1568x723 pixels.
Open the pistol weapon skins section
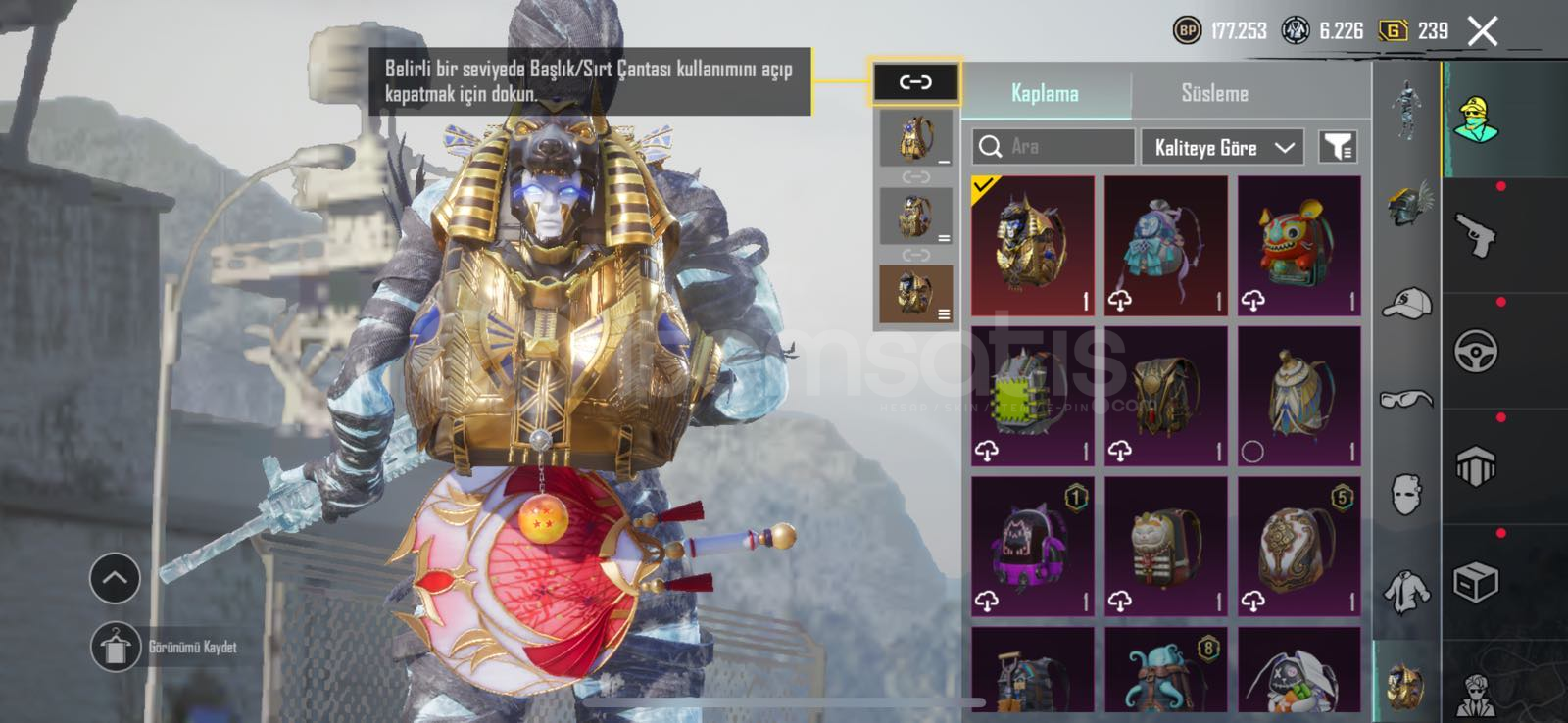pyautogui.click(x=1476, y=235)
